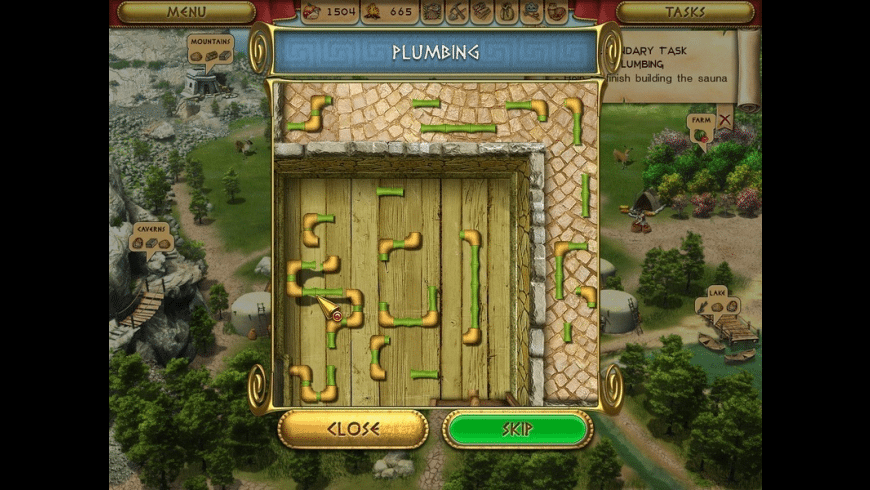
Task: Pick the long horizontal pipe on the cobblestones
Action: pos(458,128)
